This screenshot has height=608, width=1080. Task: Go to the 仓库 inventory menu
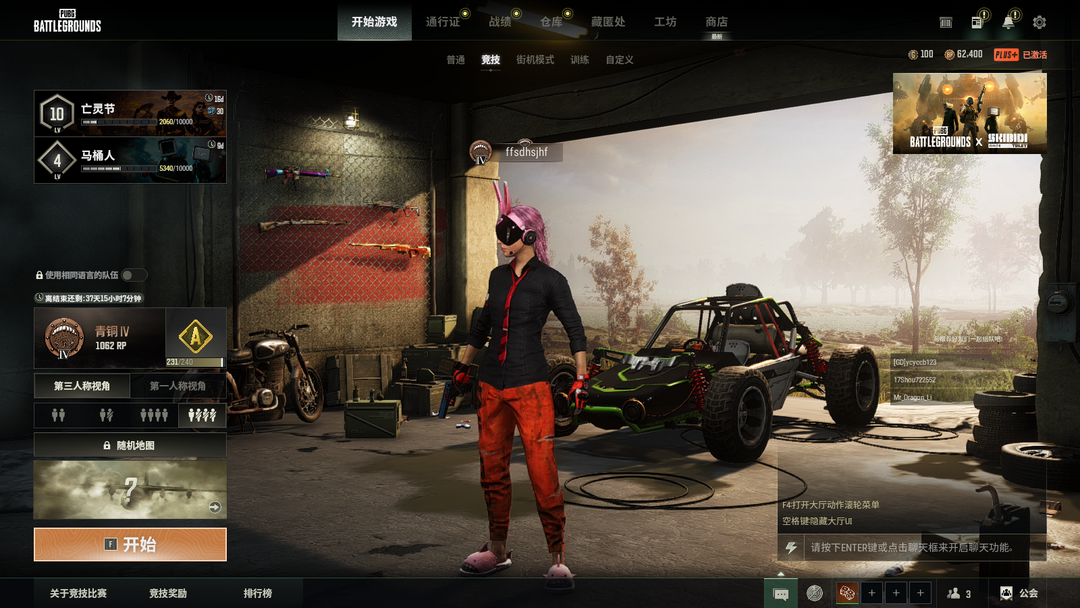click(551, 22)
